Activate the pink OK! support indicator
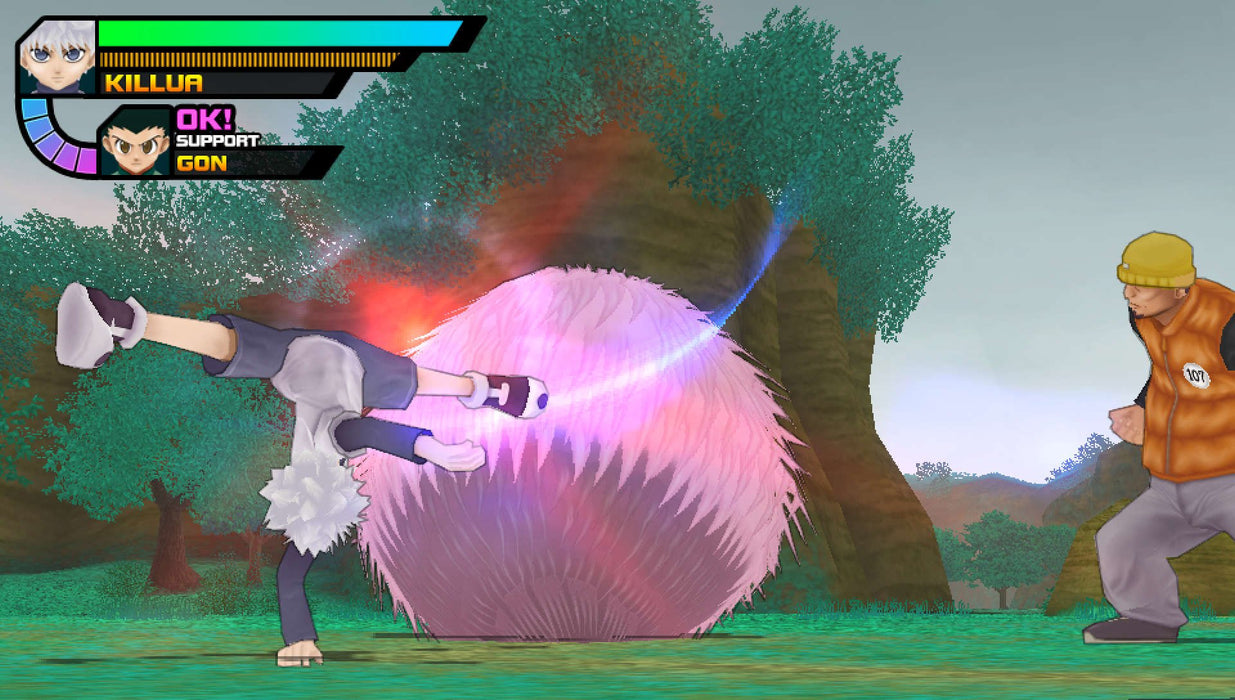Viewport: 1235px width, 700px height. click(x=204, y=119)
